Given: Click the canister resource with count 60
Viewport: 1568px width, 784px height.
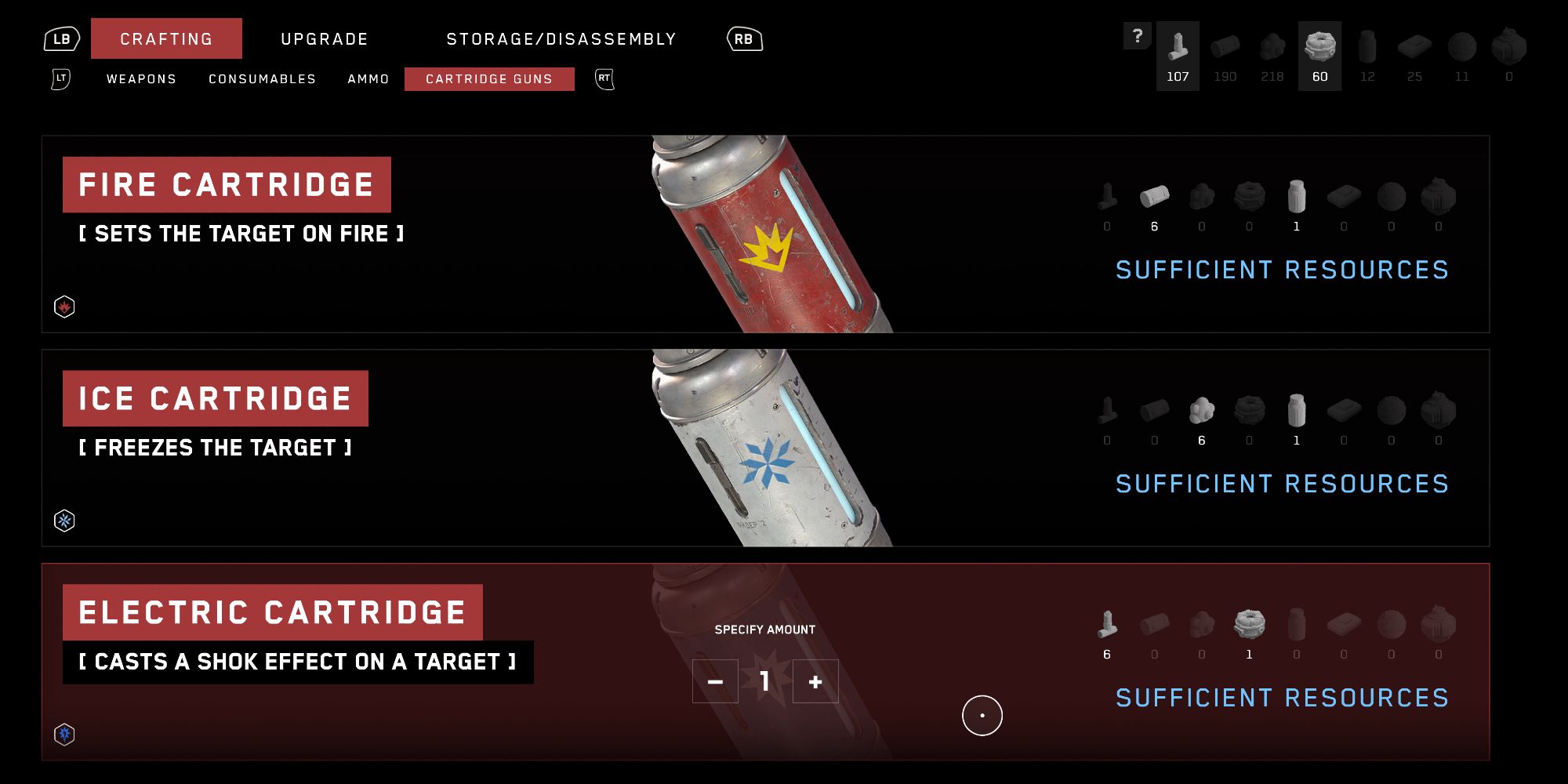Looking at the screenshot, I should (1320, 47).
